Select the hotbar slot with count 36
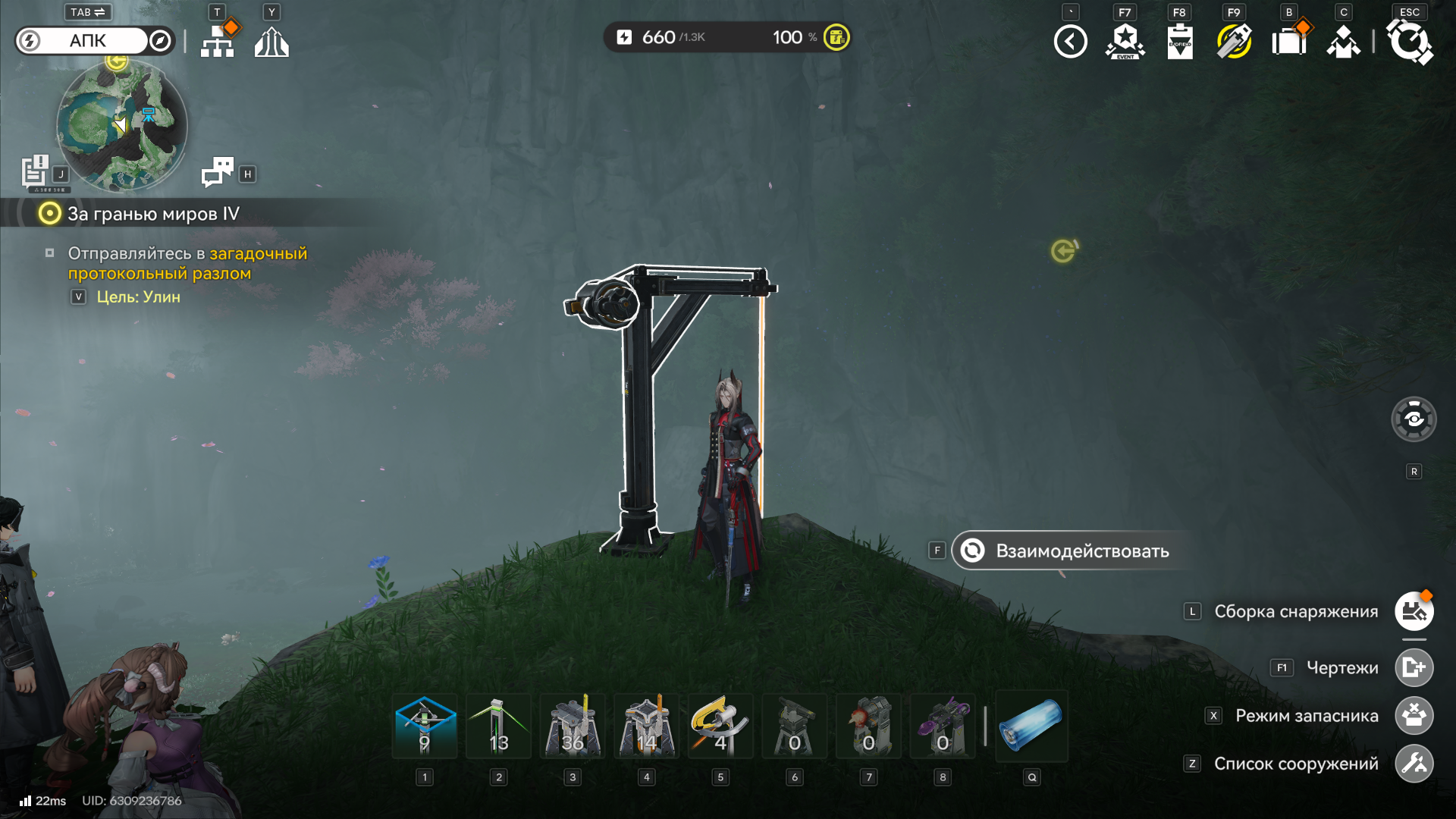The height and width of the screenshot is (819, 1456). (573, 726)
